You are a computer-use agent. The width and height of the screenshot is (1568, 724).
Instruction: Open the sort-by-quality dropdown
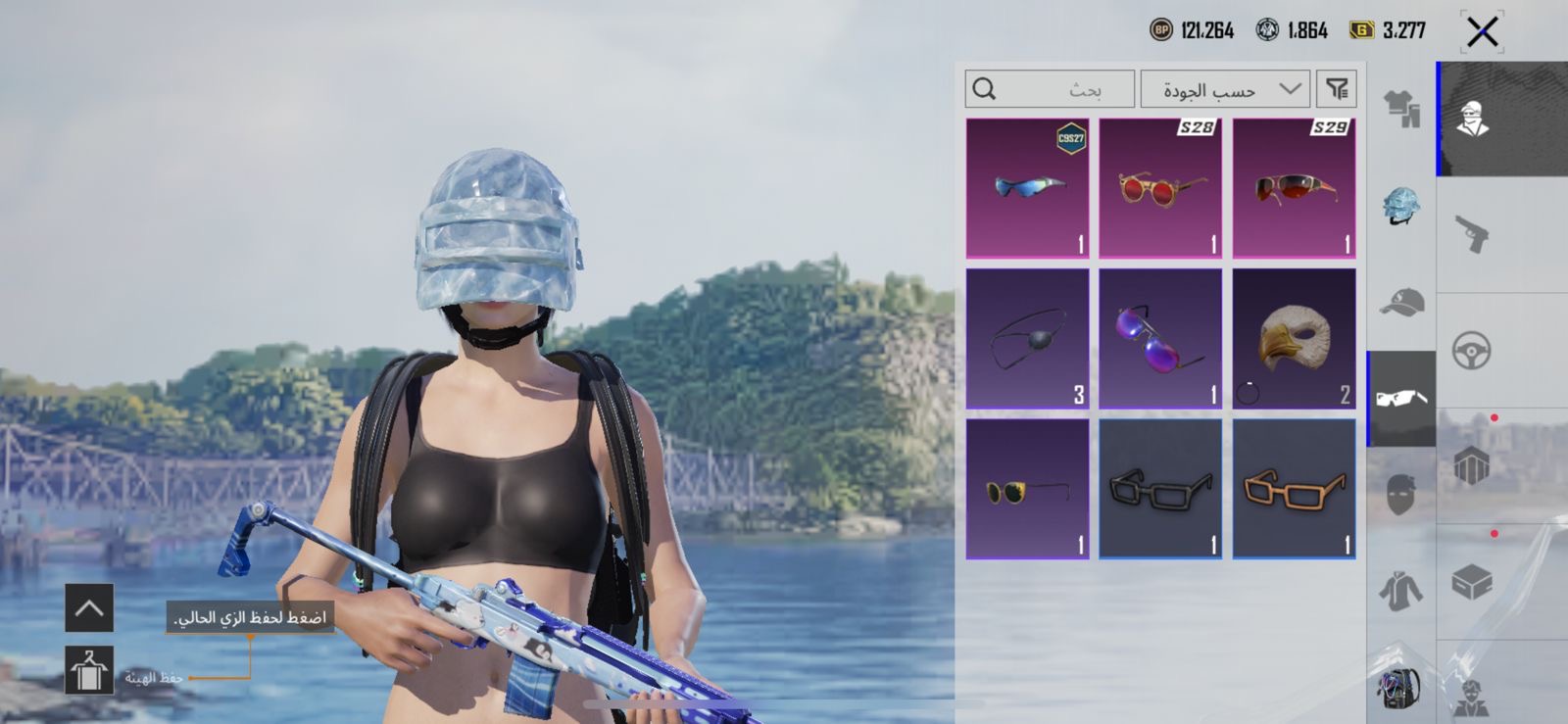(x=1224, y=89)
